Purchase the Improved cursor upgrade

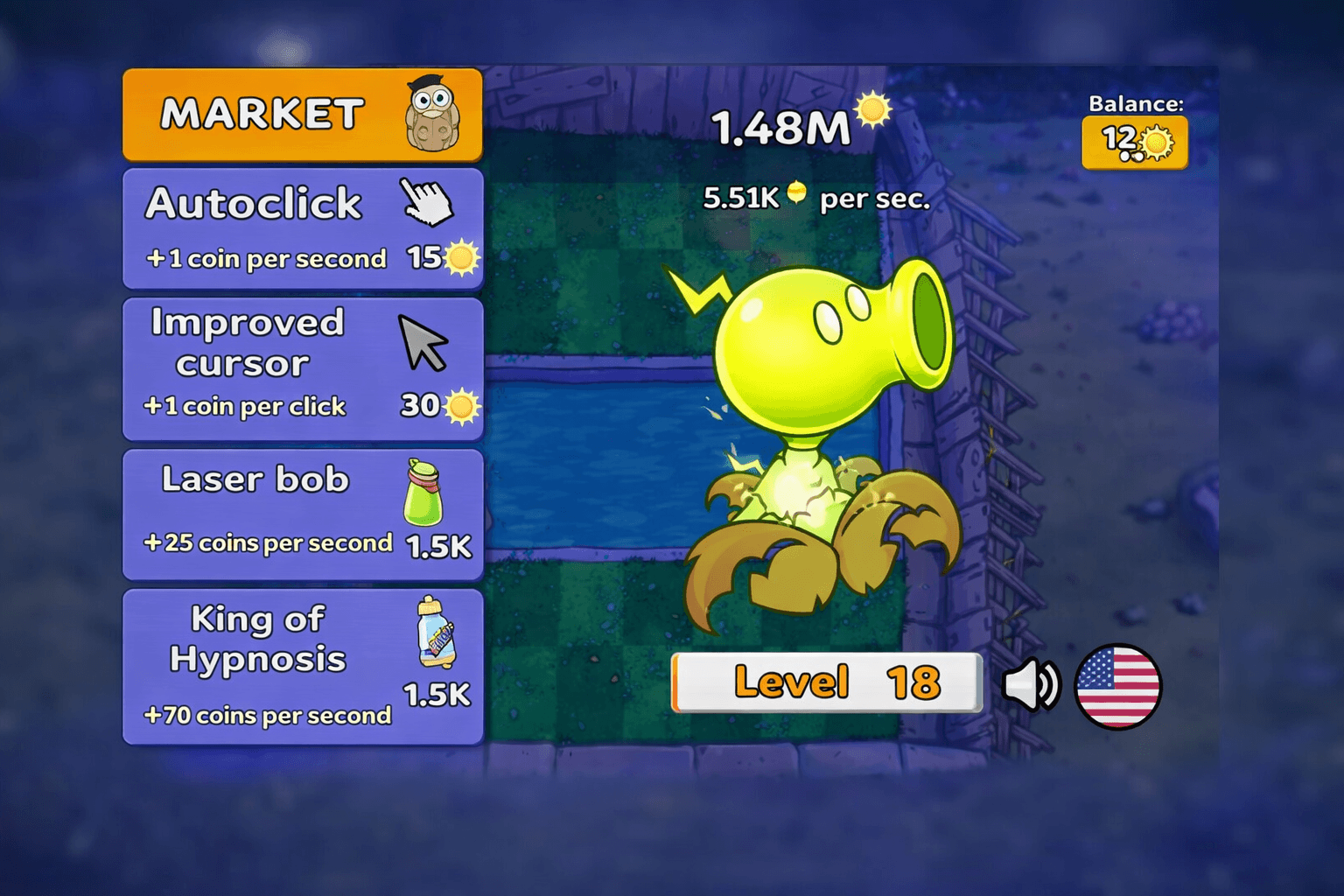tap(302, 368)
